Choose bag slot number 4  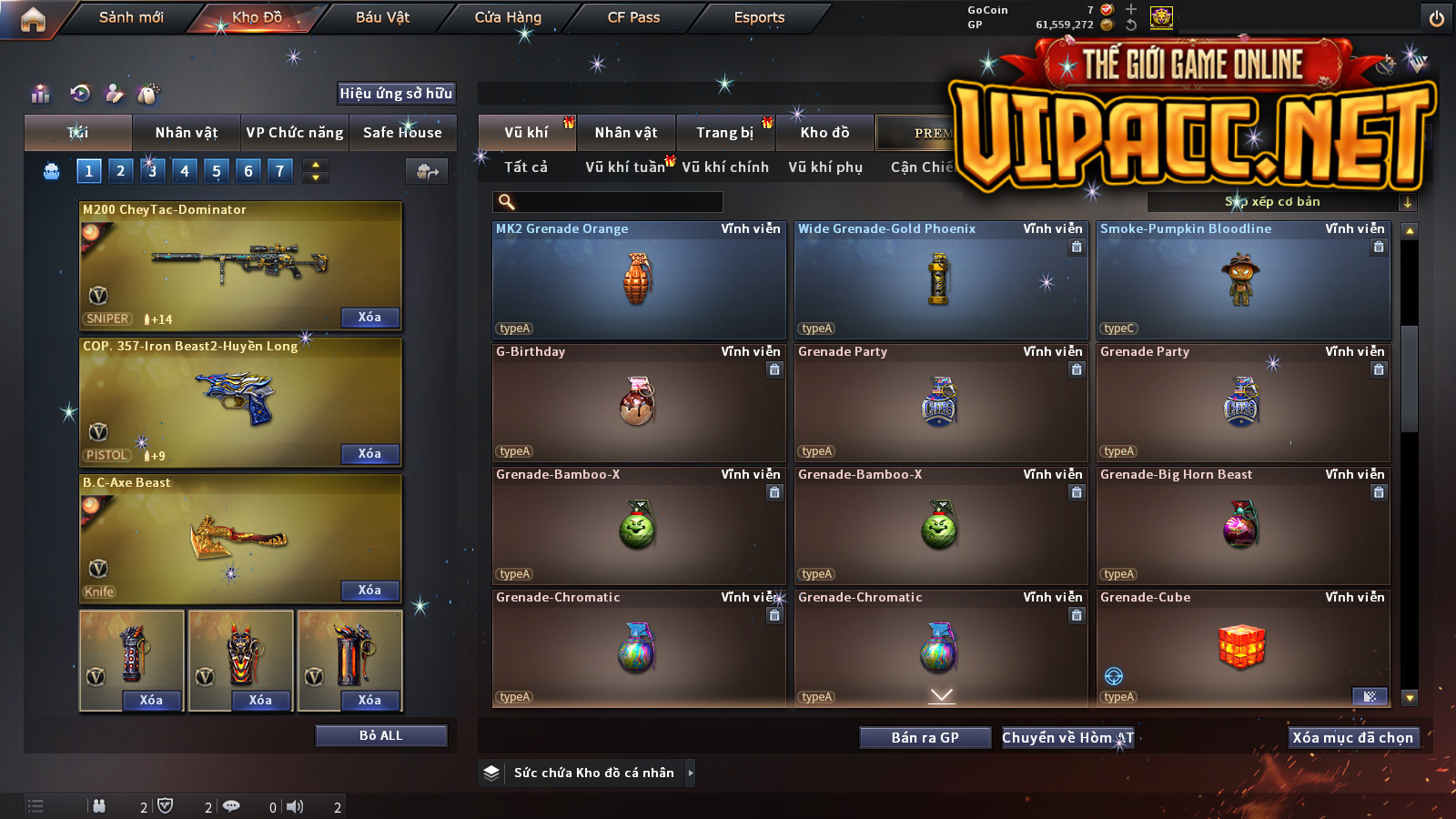(185, 170)
